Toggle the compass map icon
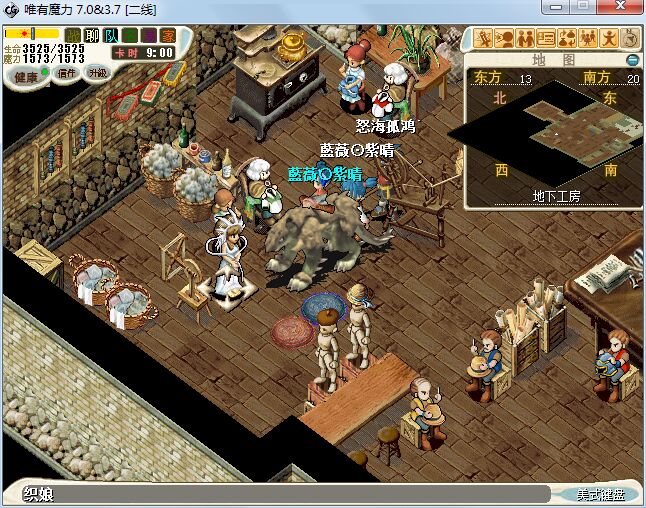 630,39
